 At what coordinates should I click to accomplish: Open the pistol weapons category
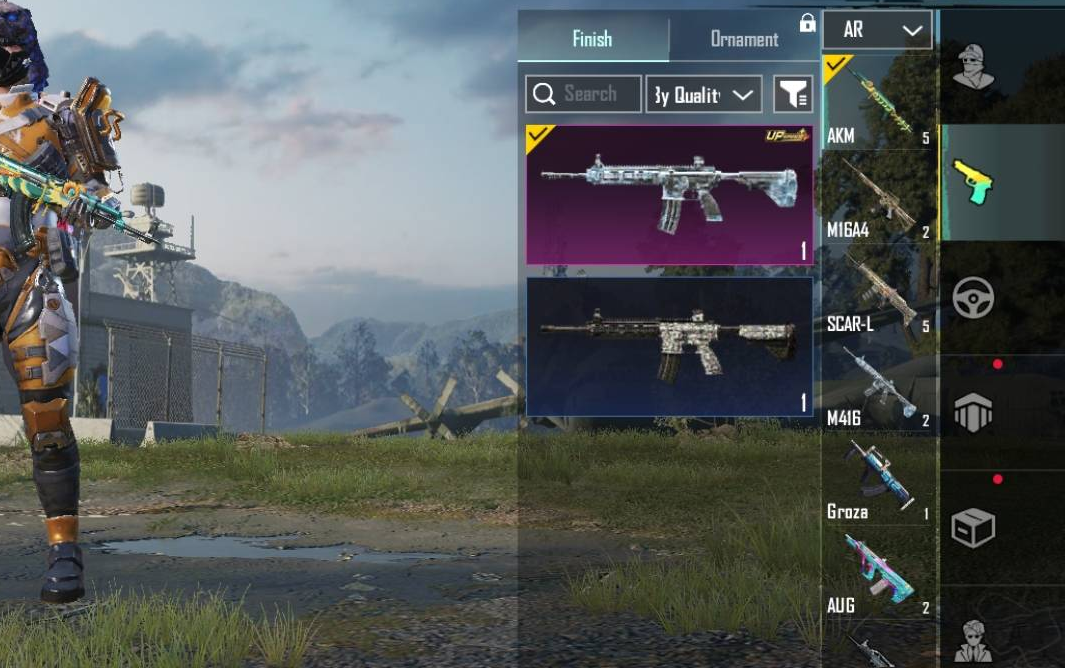[973, 182]
